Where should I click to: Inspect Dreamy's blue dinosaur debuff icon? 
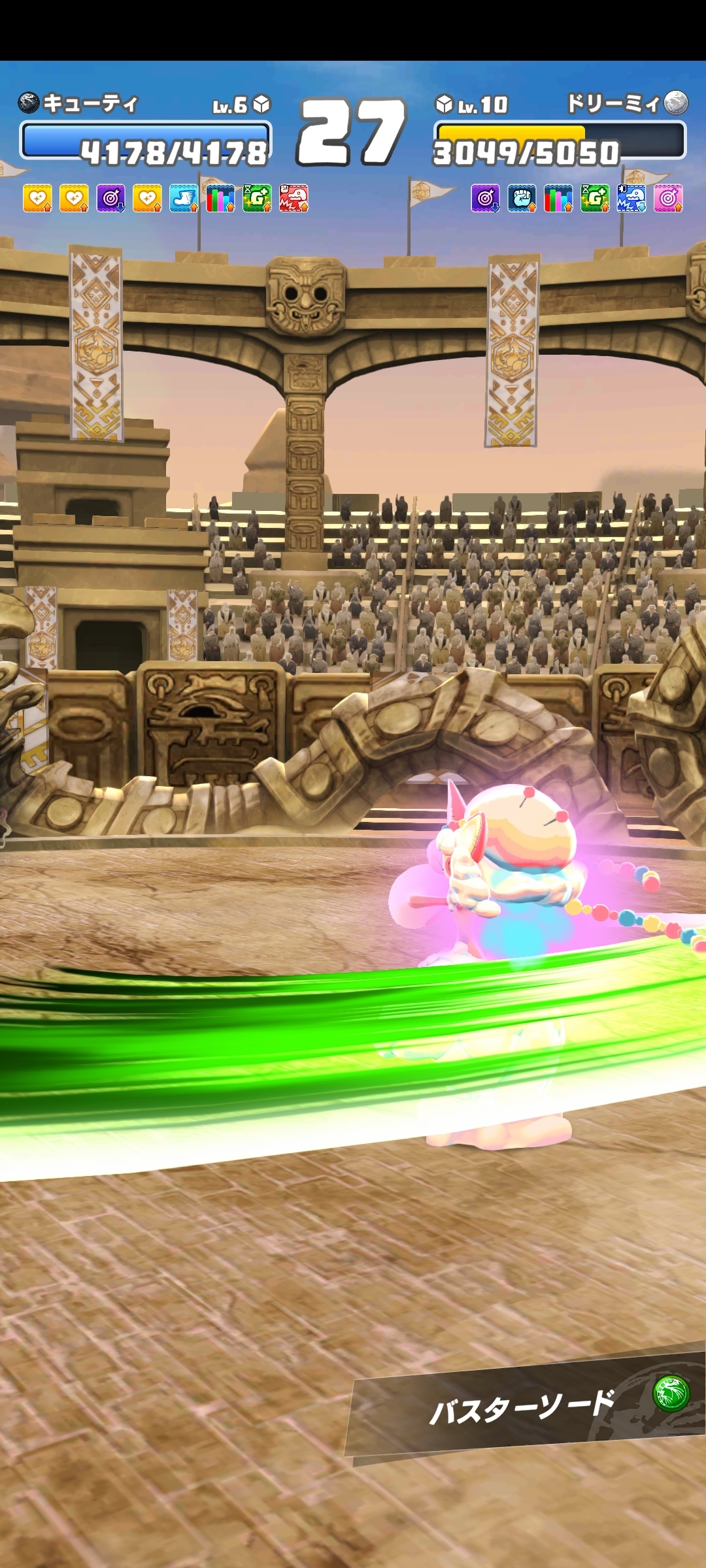coord(631,198)
